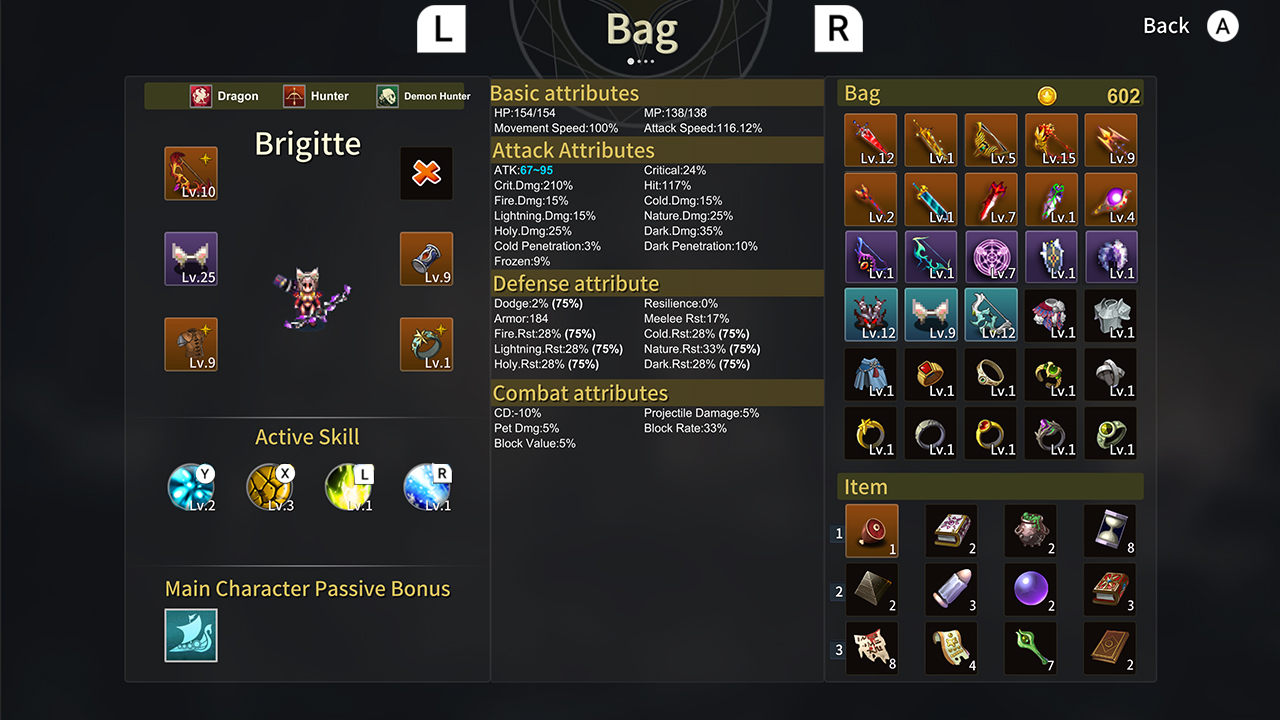
Task: Select the meat item in Item slot 1
Action: click(x=871, y=530)
